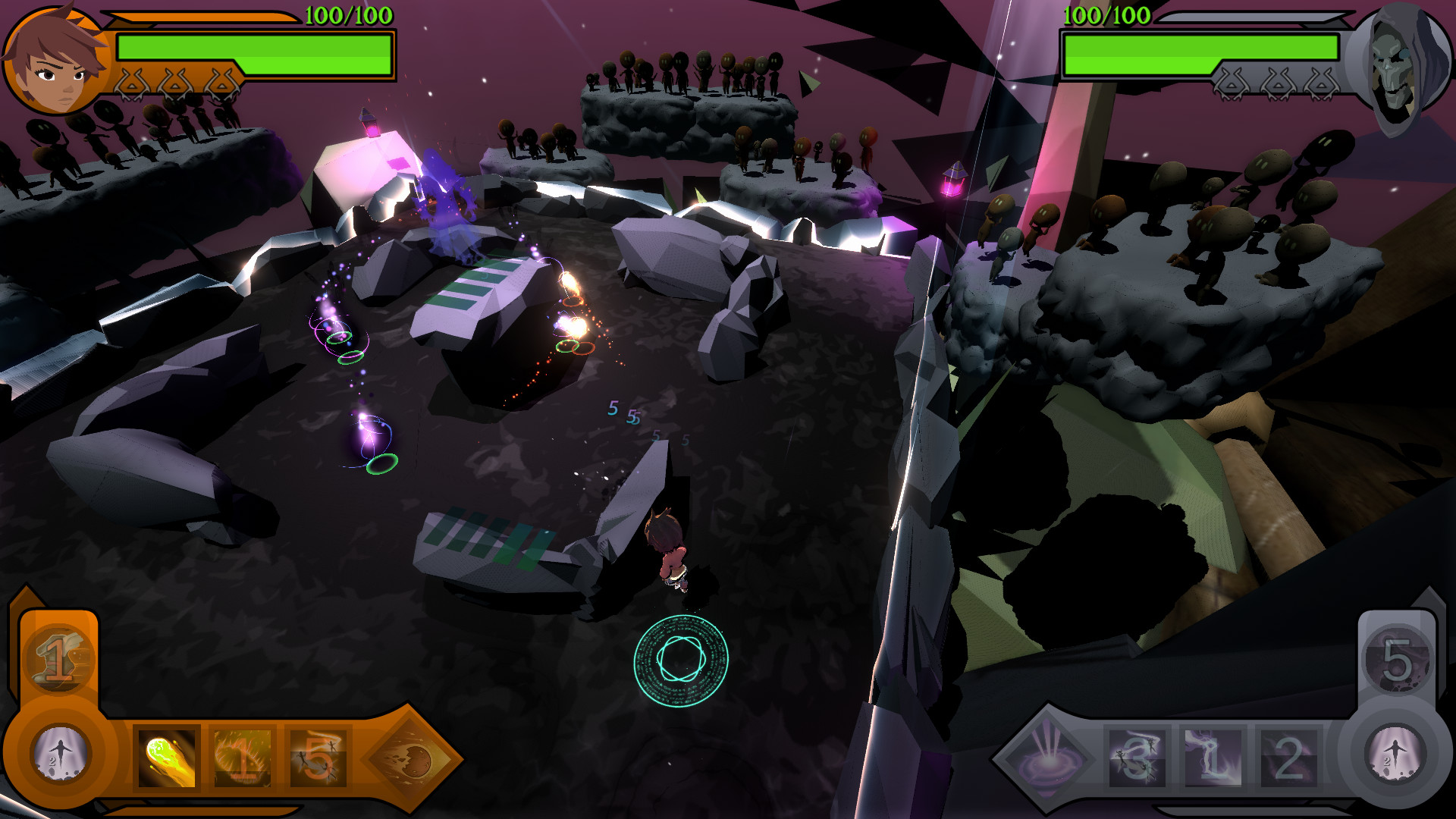Screen dimensions: 1456x819
Task: Select the fireball spell icon
Action: tap(165, 758)
